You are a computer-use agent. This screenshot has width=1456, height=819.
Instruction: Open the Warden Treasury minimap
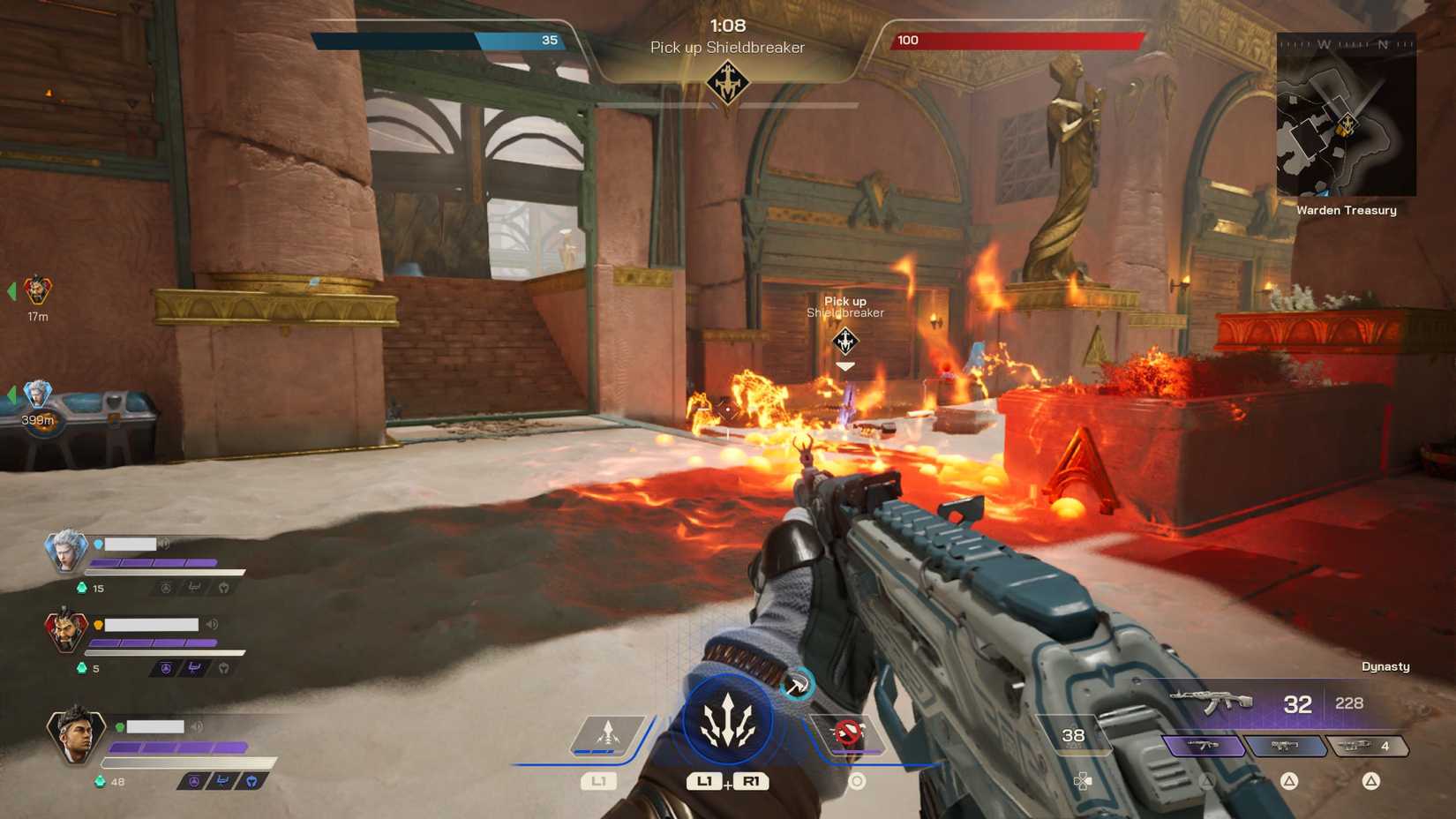1347,115
